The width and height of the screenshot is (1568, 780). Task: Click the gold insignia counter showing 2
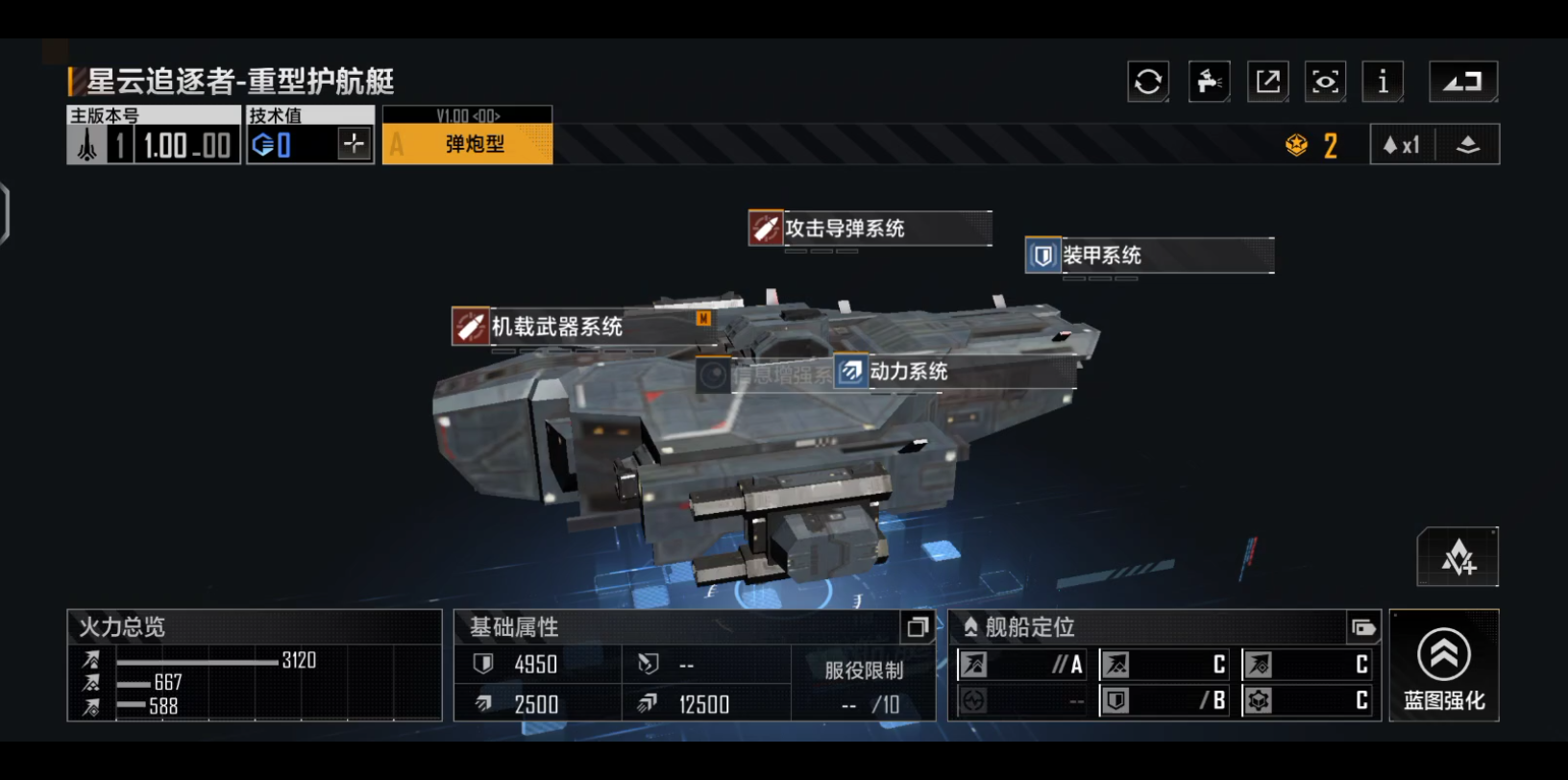tap(1311, 144)
